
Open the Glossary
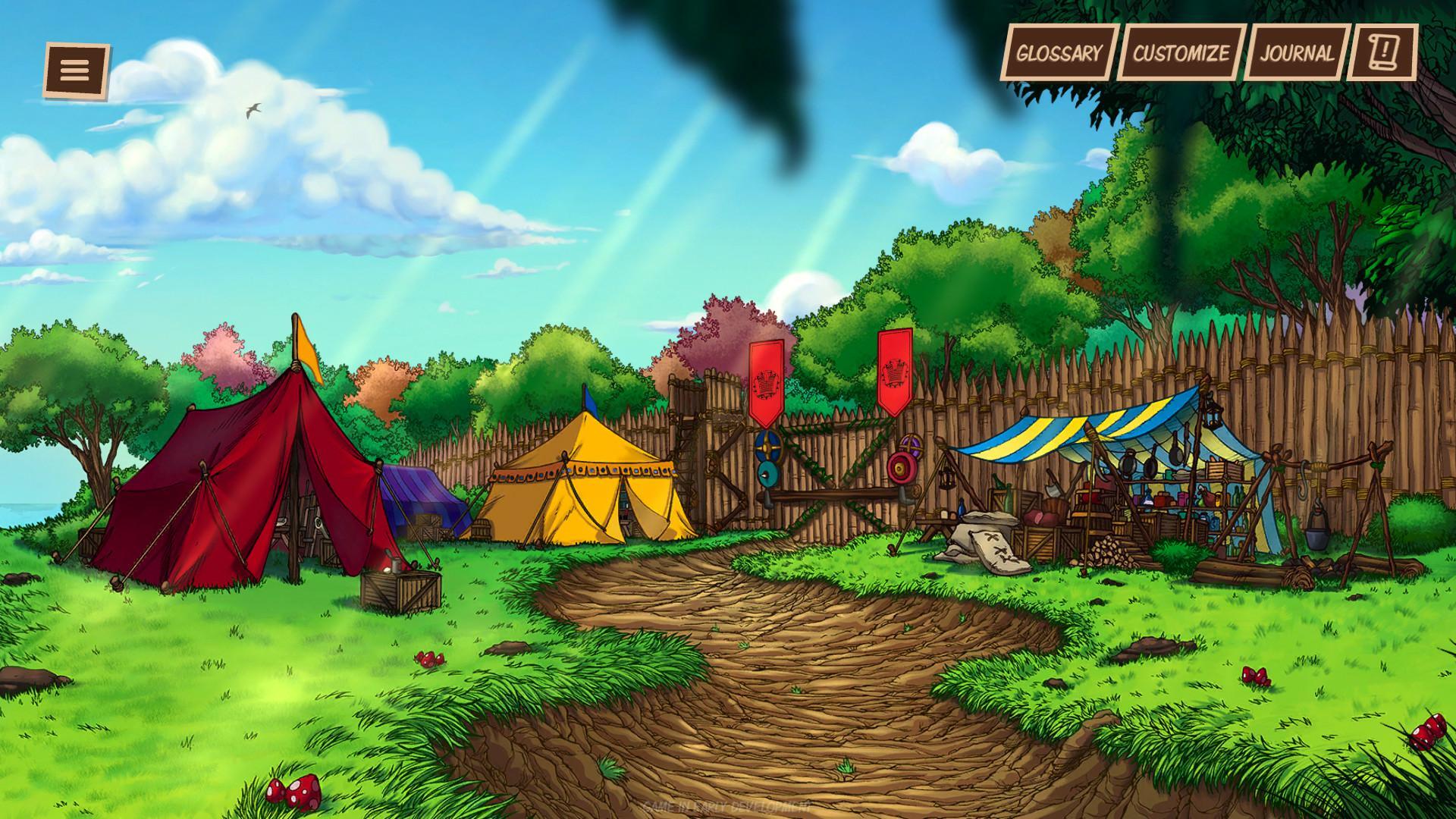click(x=1060, y=53)
